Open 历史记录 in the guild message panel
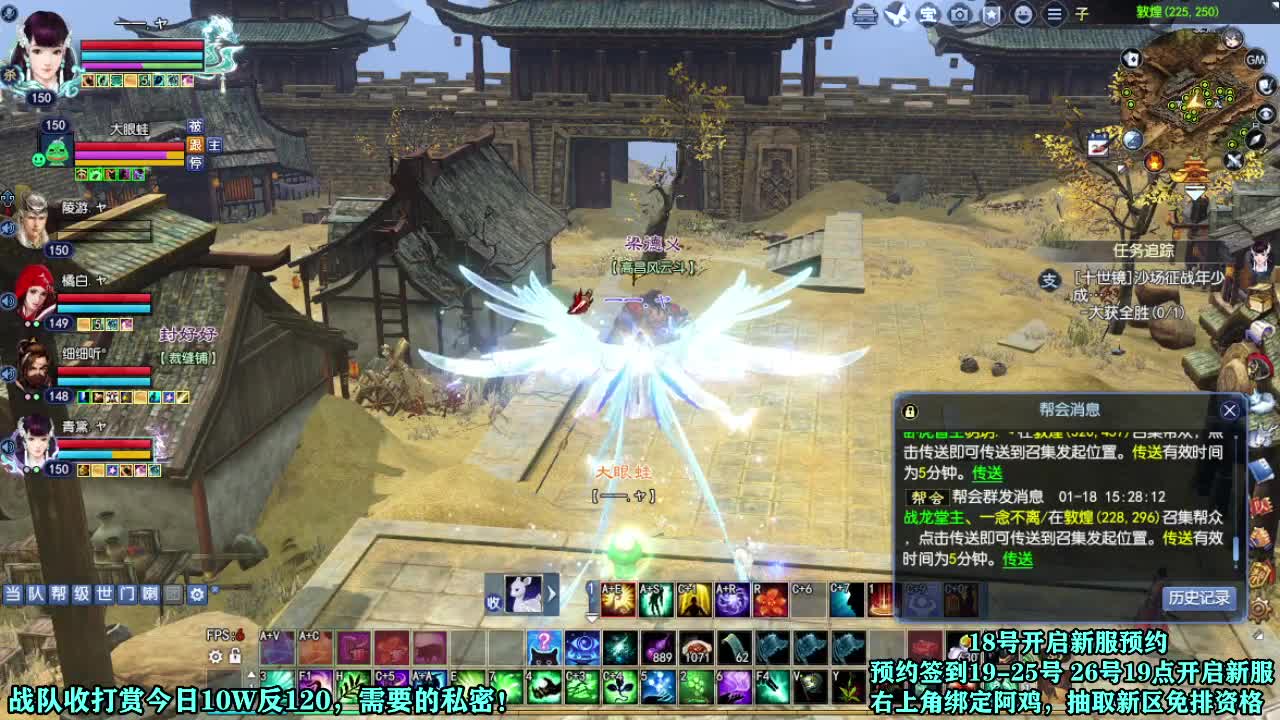Viewport: 1280px width, 720px height. coord(1199,597)
